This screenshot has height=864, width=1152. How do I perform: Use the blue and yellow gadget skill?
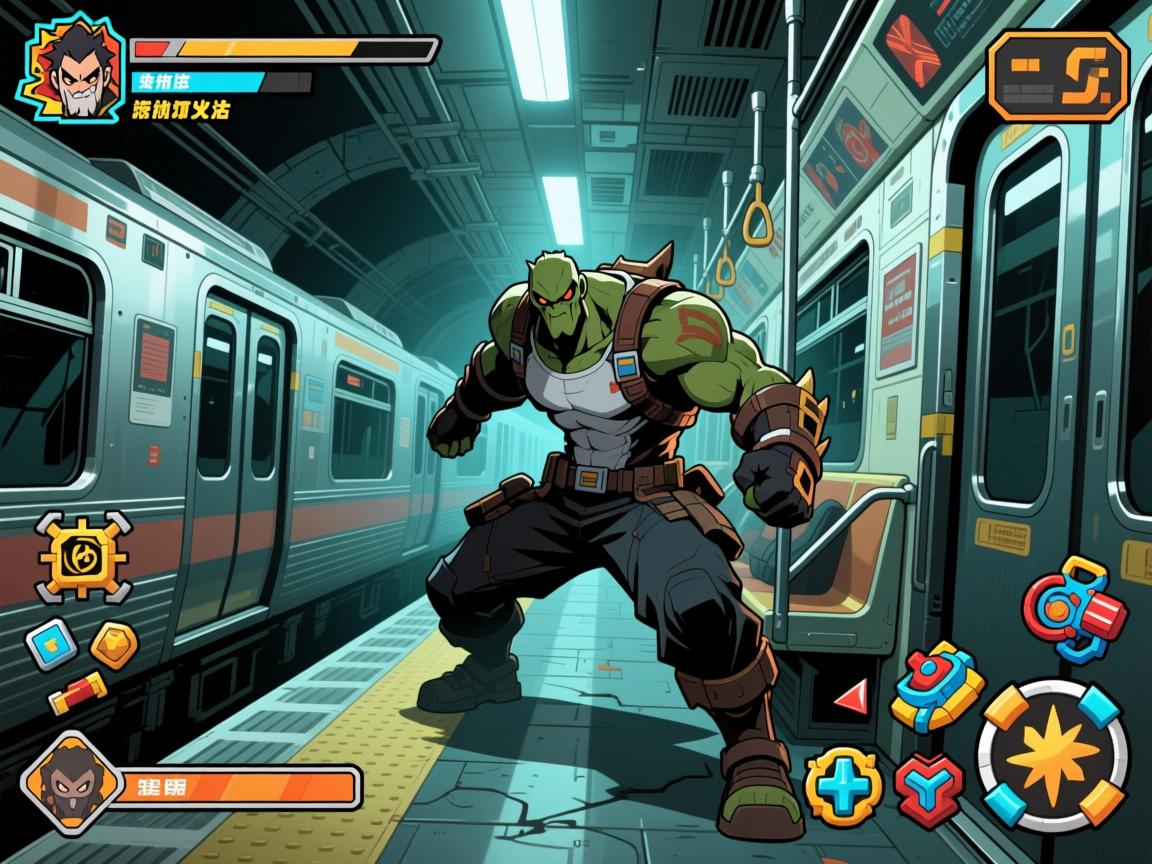coord(936,686)
